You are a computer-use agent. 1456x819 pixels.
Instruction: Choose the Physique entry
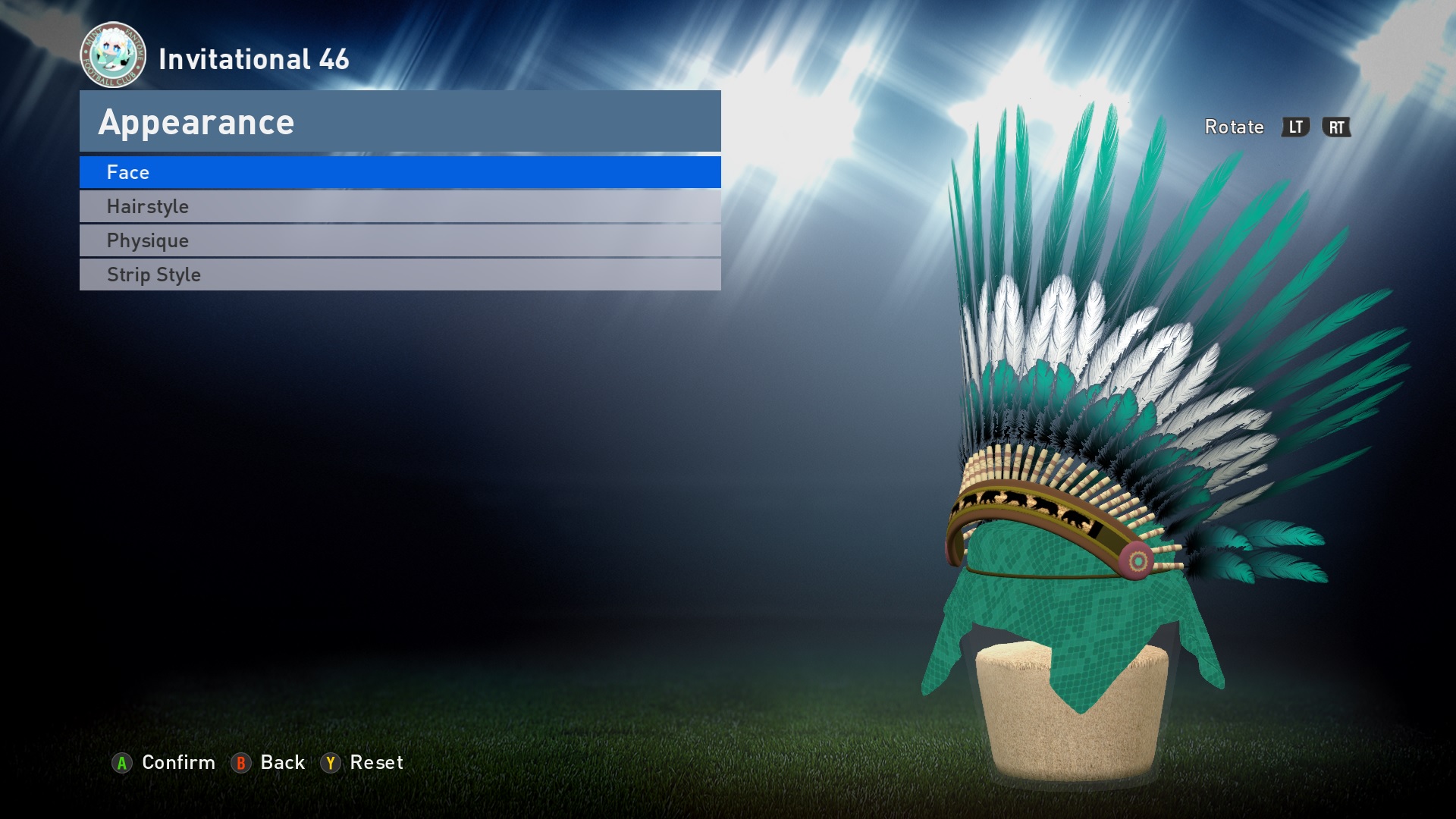[x=400, y=240]
